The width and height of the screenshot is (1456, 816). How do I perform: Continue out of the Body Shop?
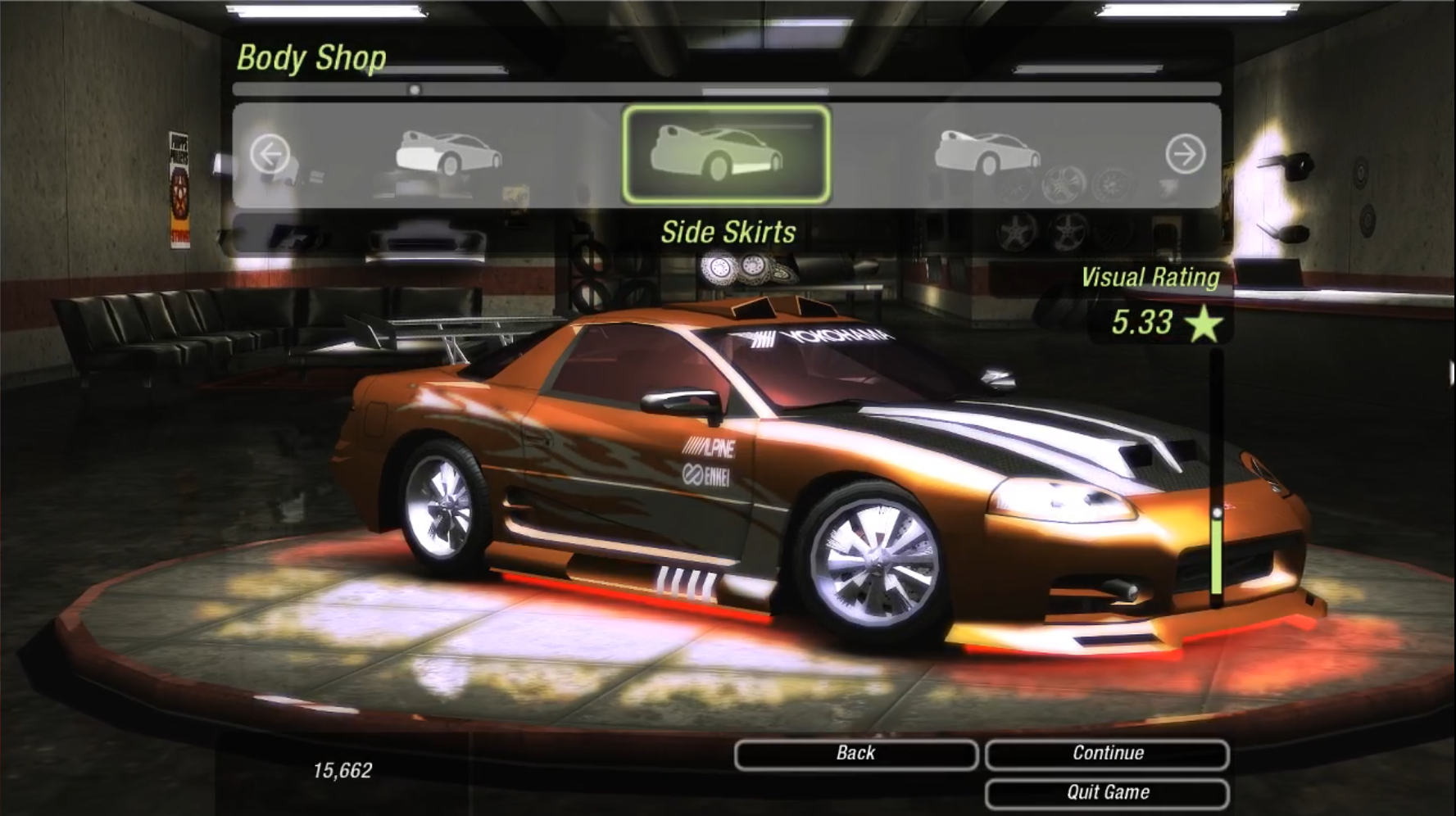pyautogui.click(x=1107, y=754)
